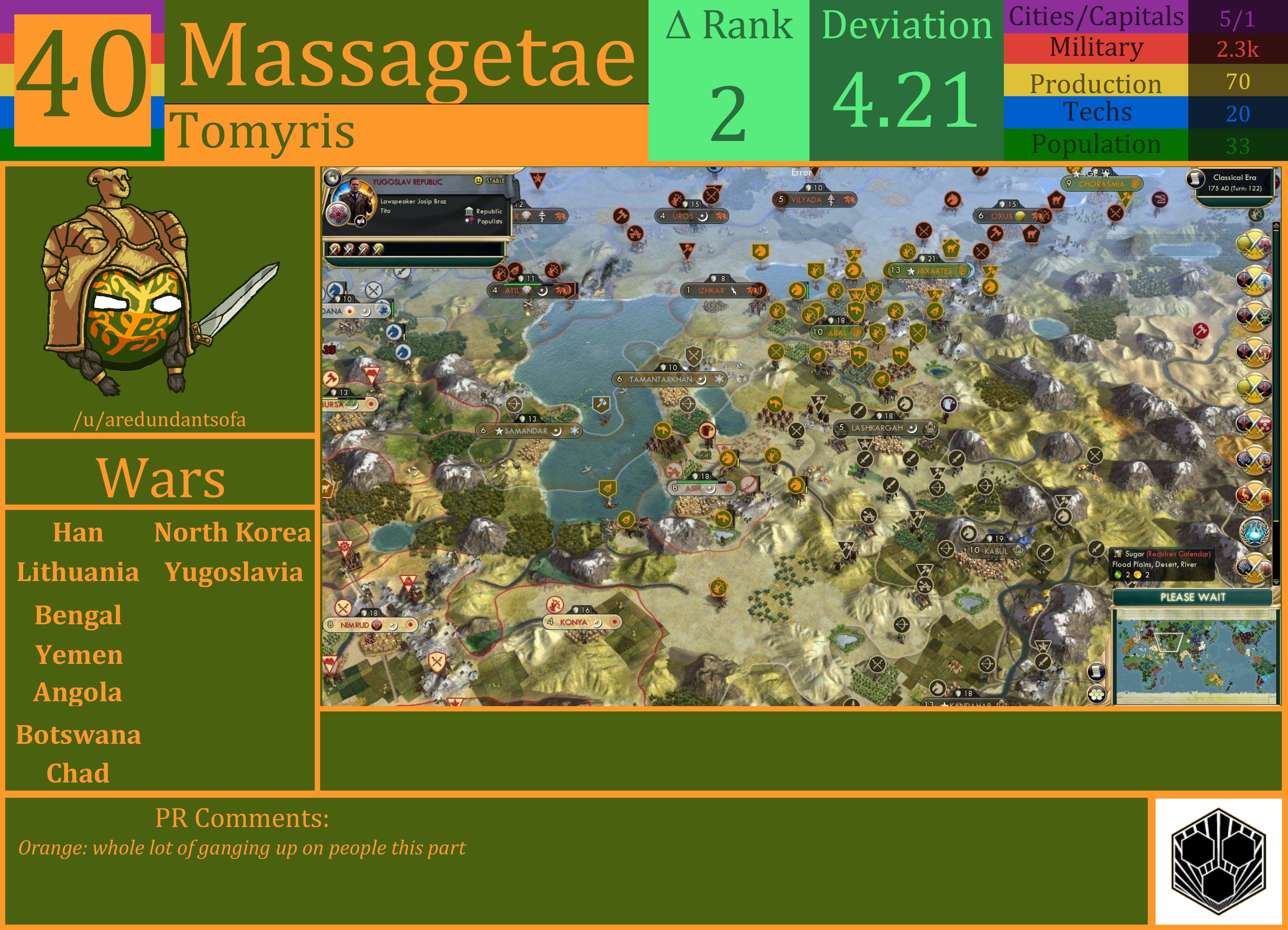Toggle the smiley STABLE stability indicator

[479, 181]
